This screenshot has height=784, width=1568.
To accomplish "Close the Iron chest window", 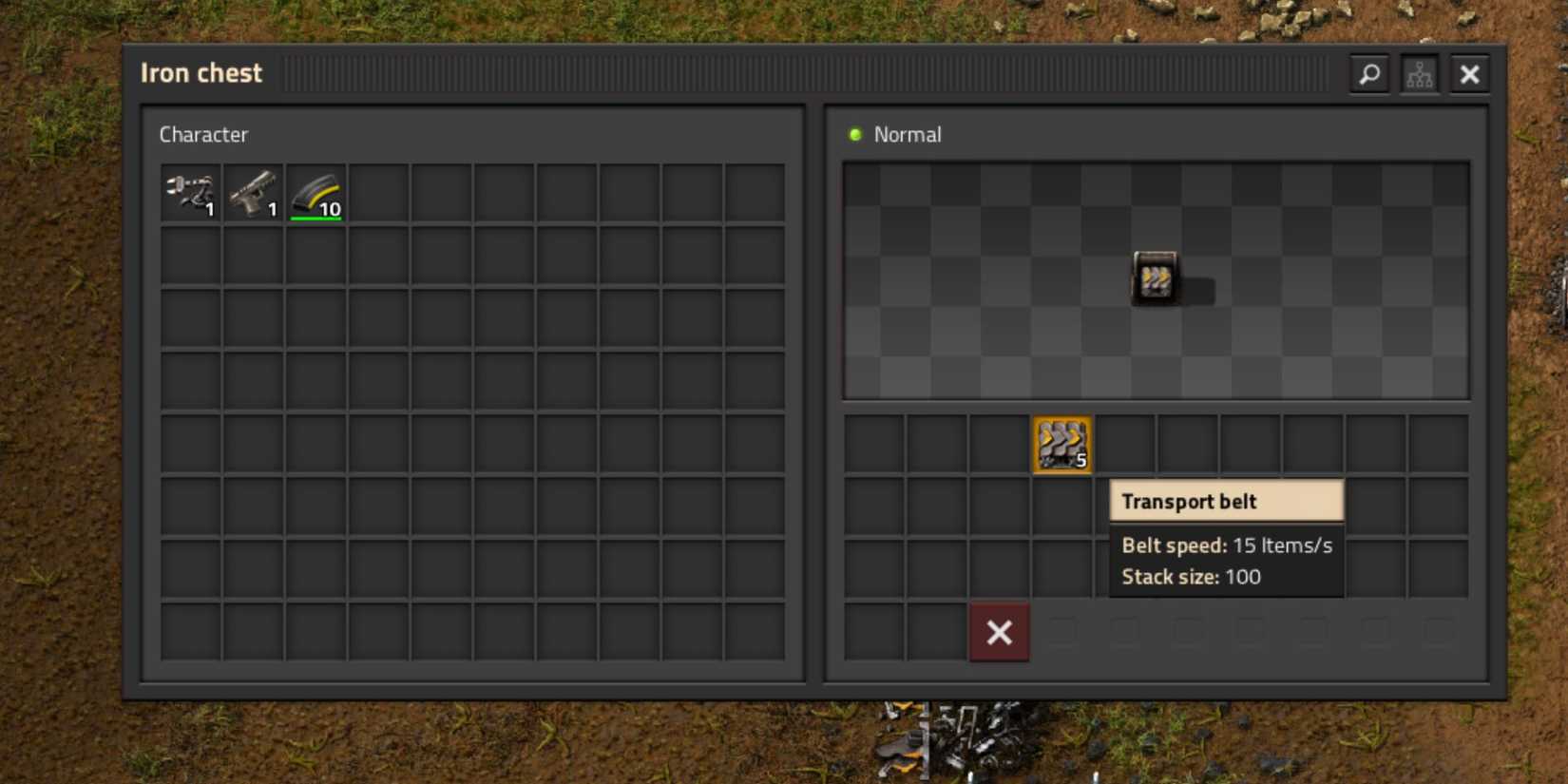I will point(1469,73).
